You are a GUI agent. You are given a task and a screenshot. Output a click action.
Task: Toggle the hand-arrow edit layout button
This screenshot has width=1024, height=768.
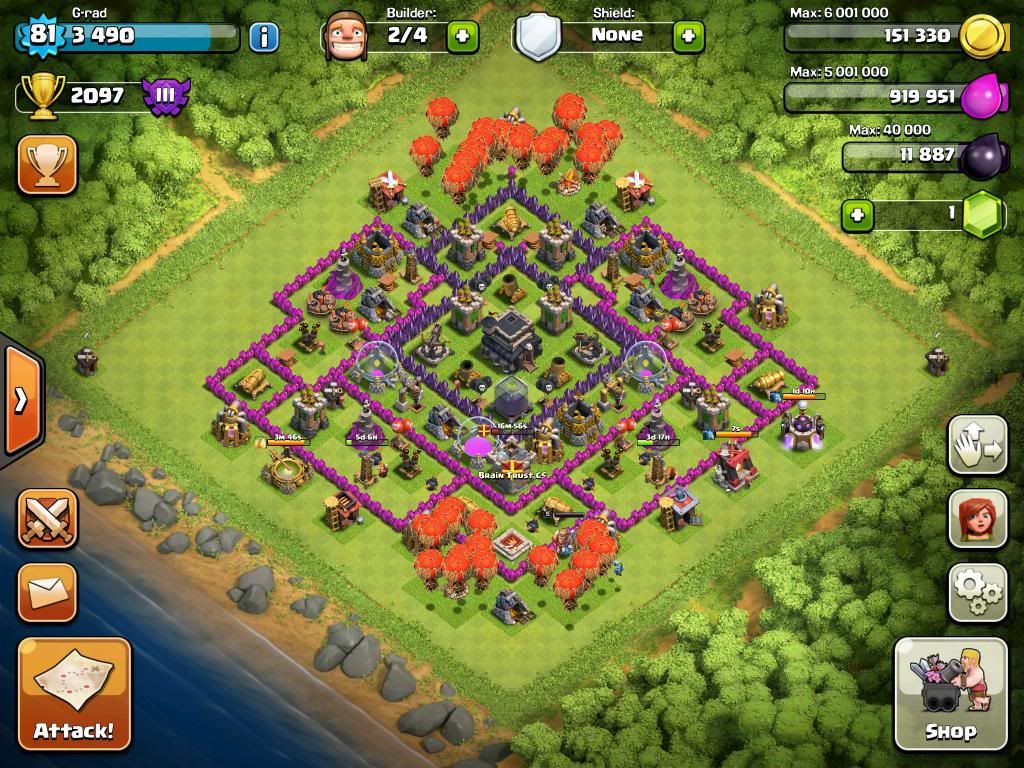(977, 446)
